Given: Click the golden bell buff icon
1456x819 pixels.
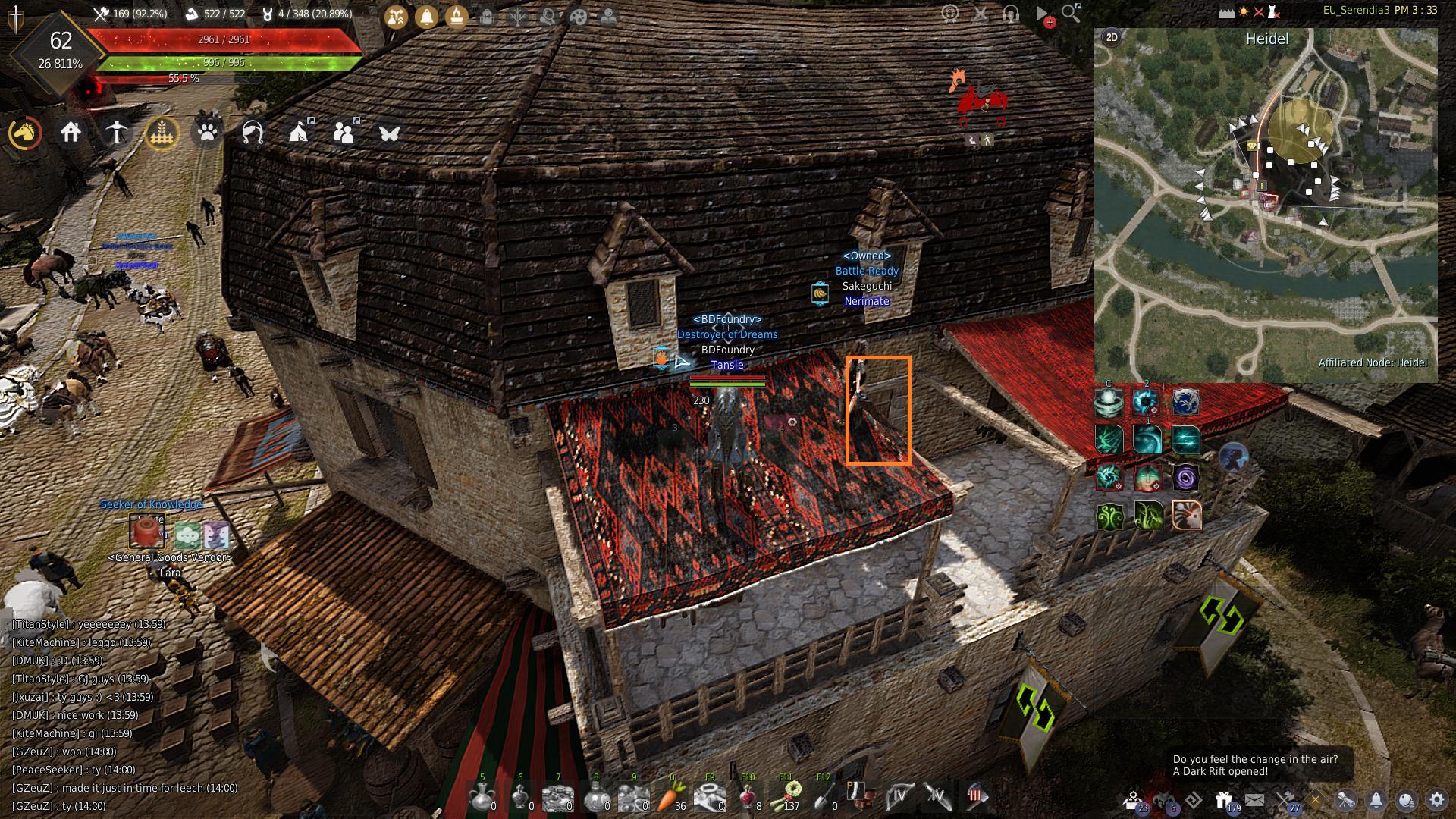Looking at the screenshot, I should tap(426, 17).
